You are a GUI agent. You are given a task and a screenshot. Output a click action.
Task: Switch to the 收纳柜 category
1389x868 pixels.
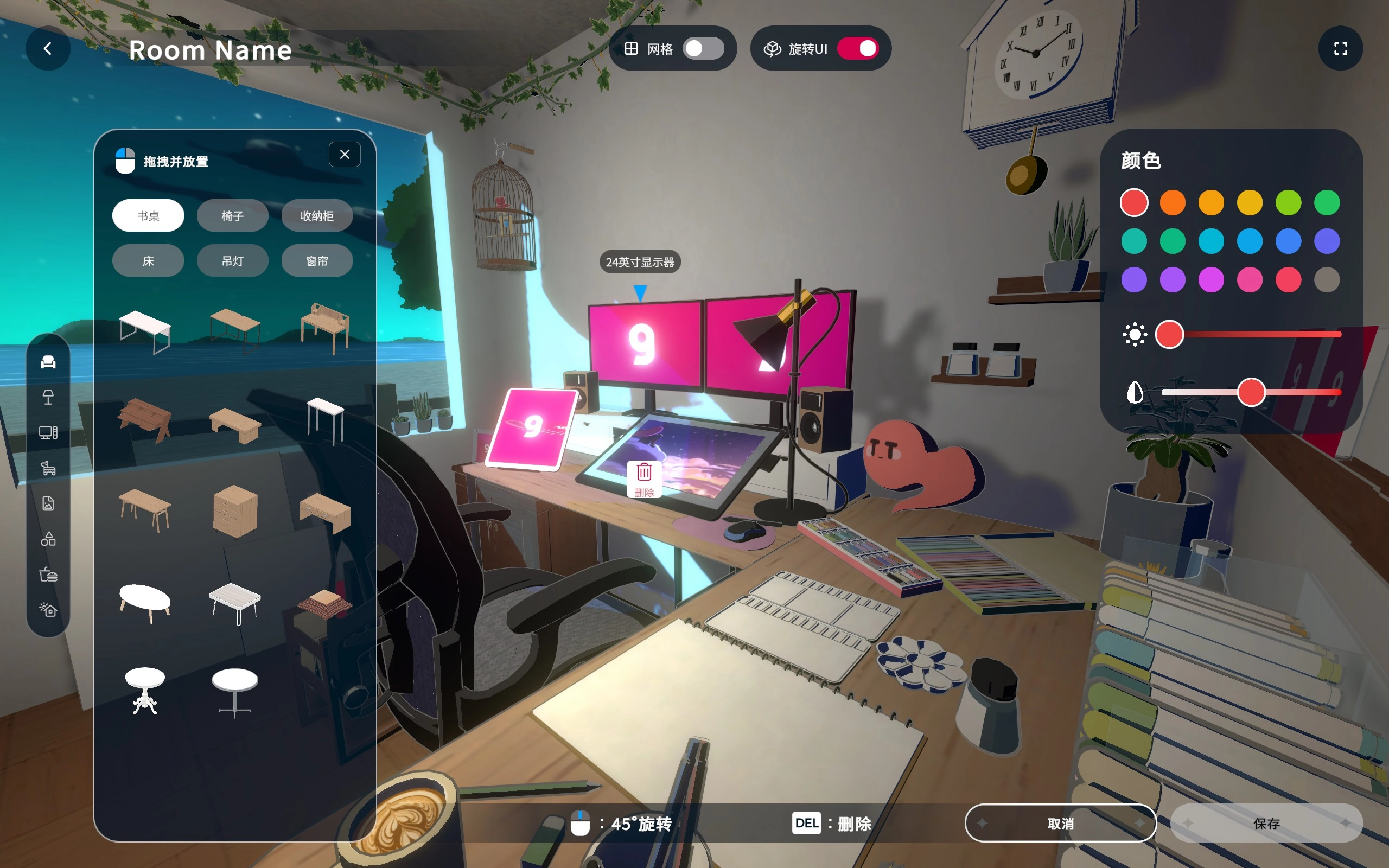(x=317, y=216)
